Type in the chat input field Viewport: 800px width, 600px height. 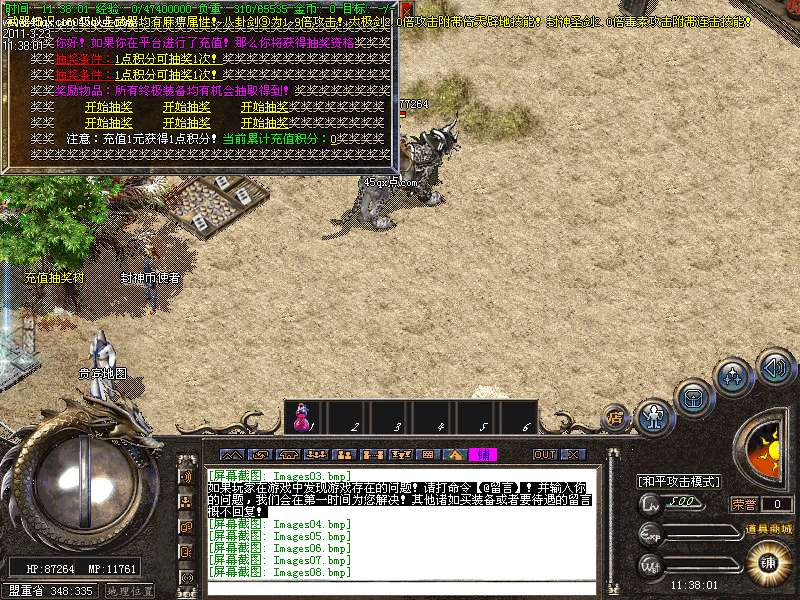tap(400, 587)
